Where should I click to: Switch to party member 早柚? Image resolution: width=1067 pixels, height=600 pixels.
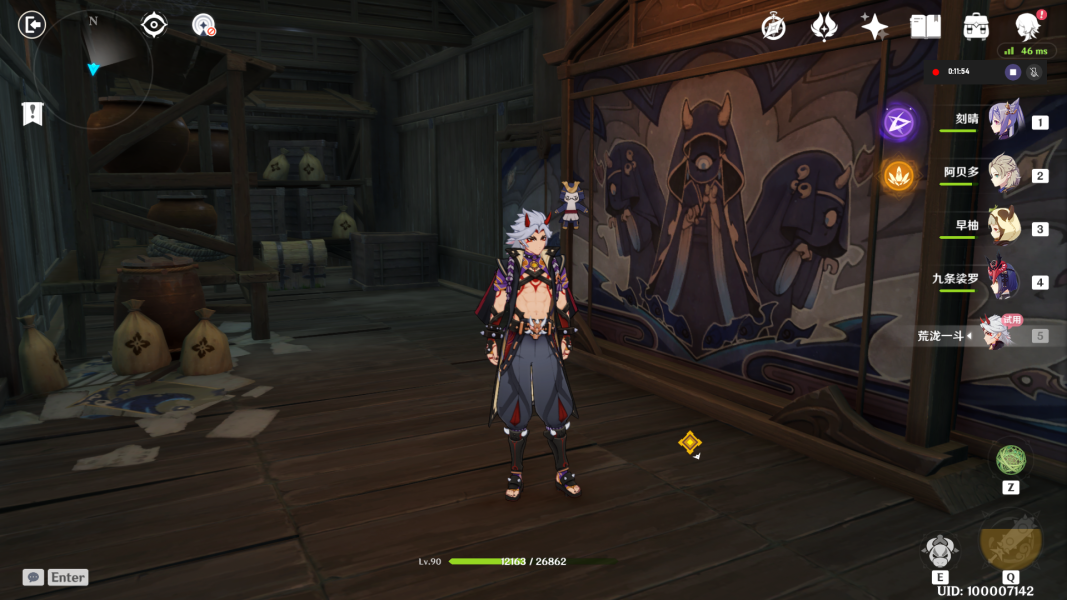(1003, 227)
